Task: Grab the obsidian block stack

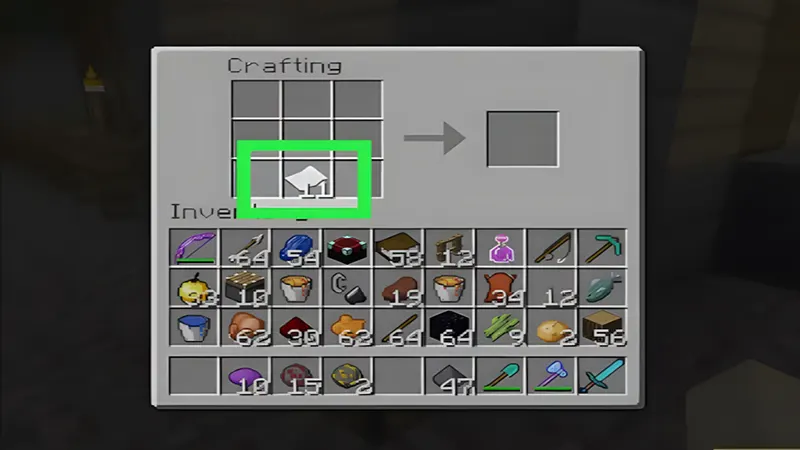Action: (x=450, y=328)
